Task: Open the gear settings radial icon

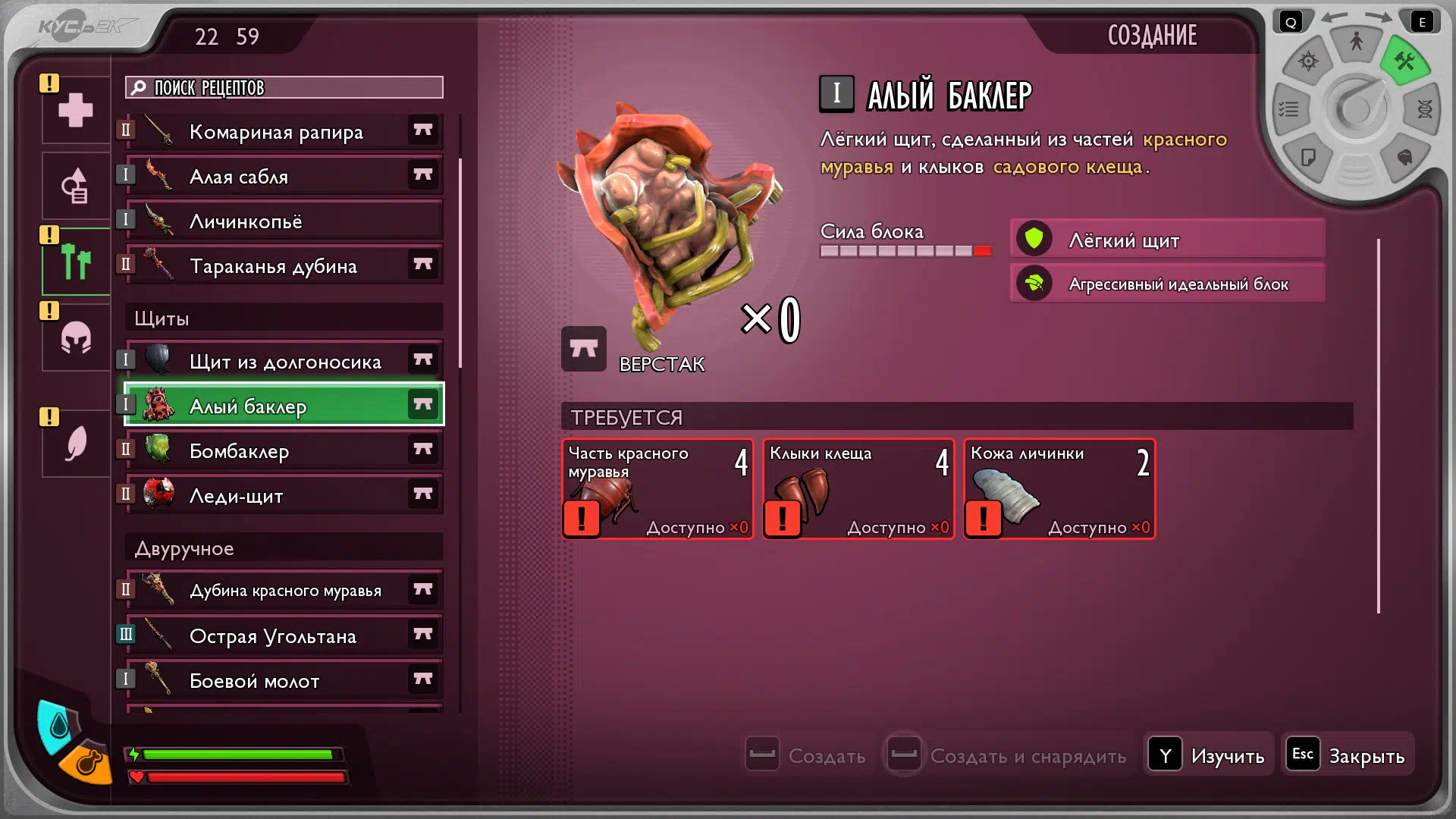Action: [1308, 61]
